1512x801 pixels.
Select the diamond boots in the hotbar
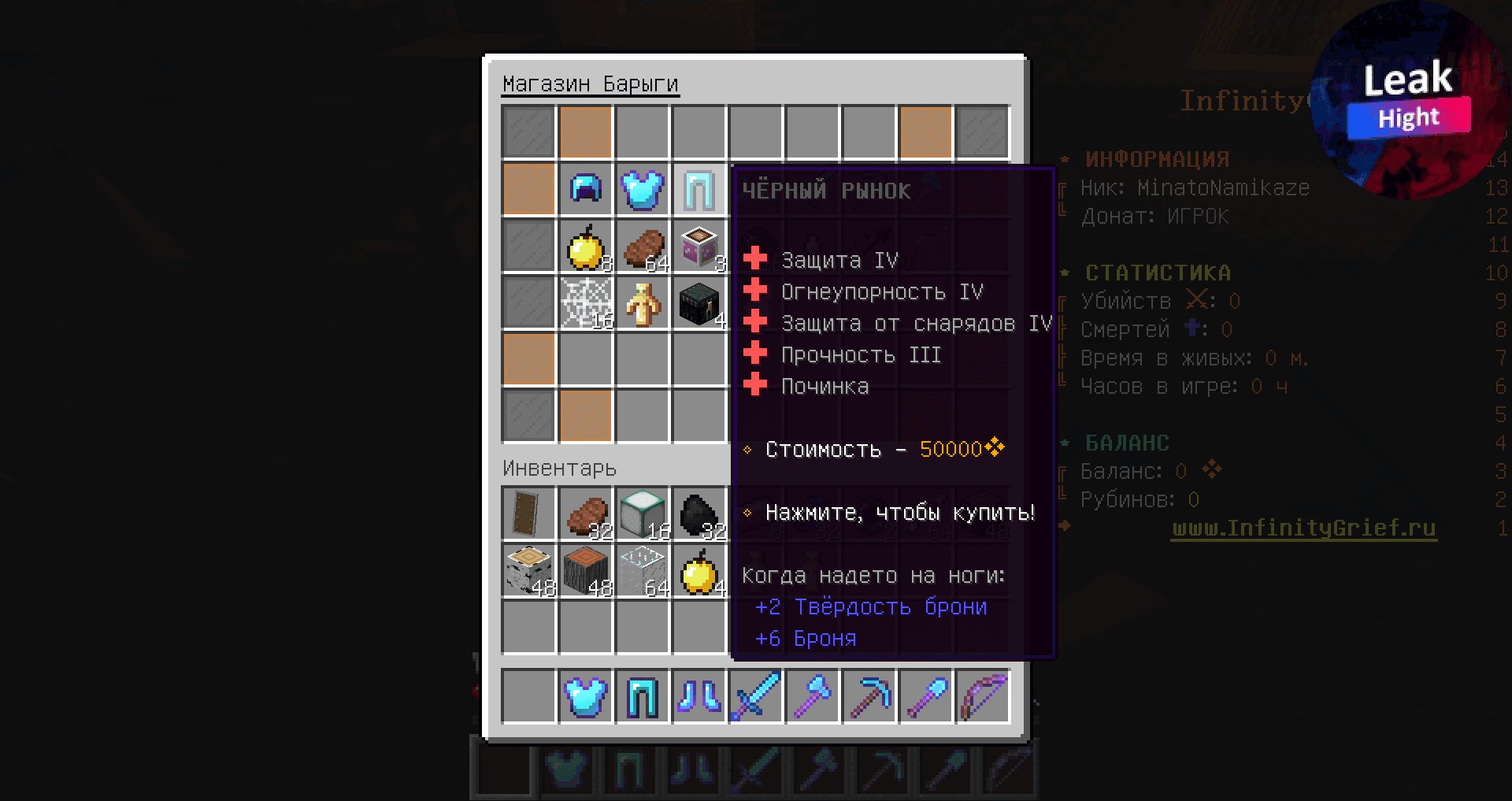click(699, 696)
